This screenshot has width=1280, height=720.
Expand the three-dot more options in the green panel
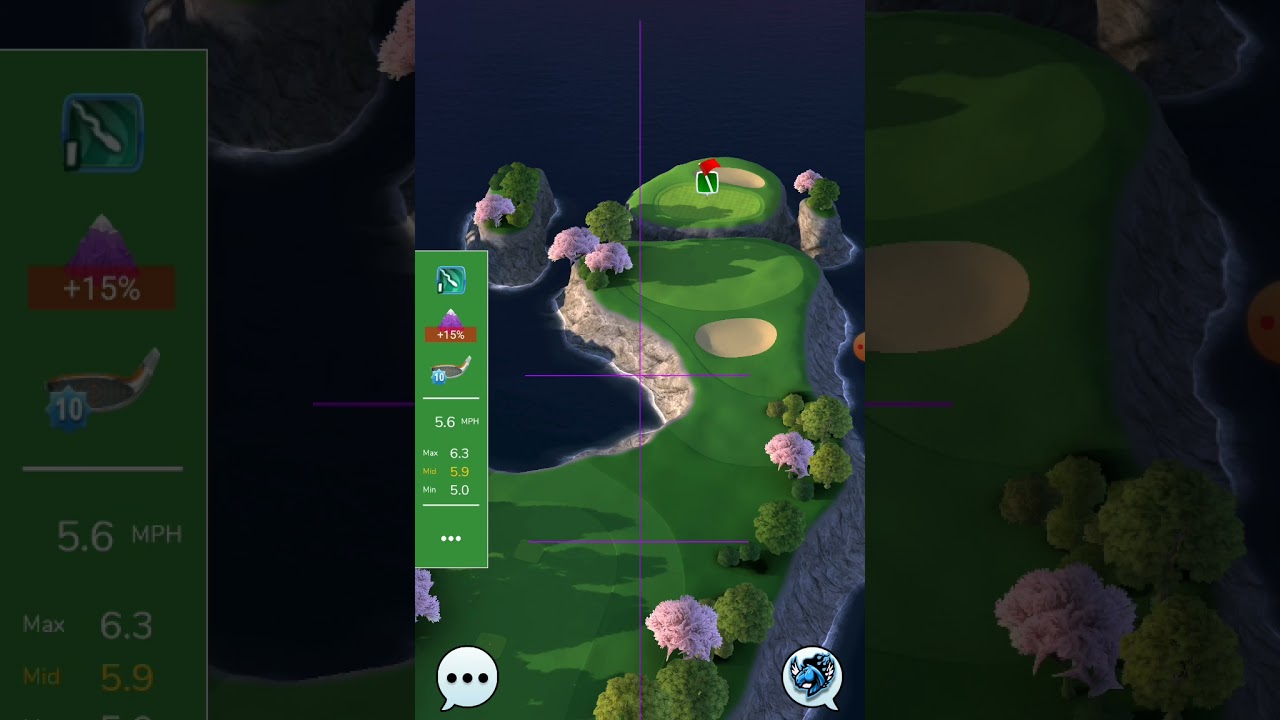pyautogui.click(x=451, y=538)
